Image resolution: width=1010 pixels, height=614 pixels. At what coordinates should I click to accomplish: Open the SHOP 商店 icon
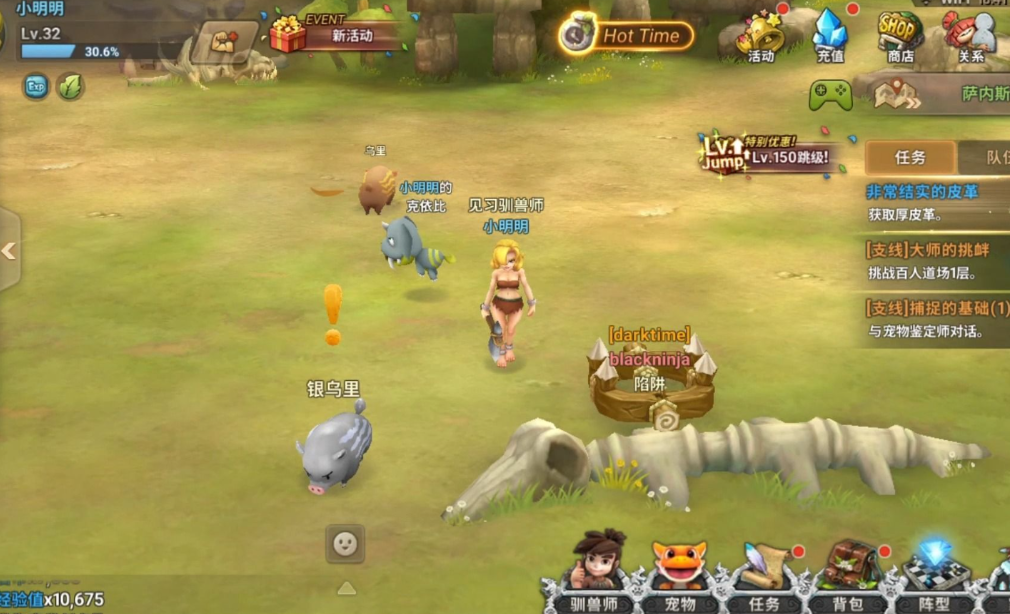click(900, 37)
